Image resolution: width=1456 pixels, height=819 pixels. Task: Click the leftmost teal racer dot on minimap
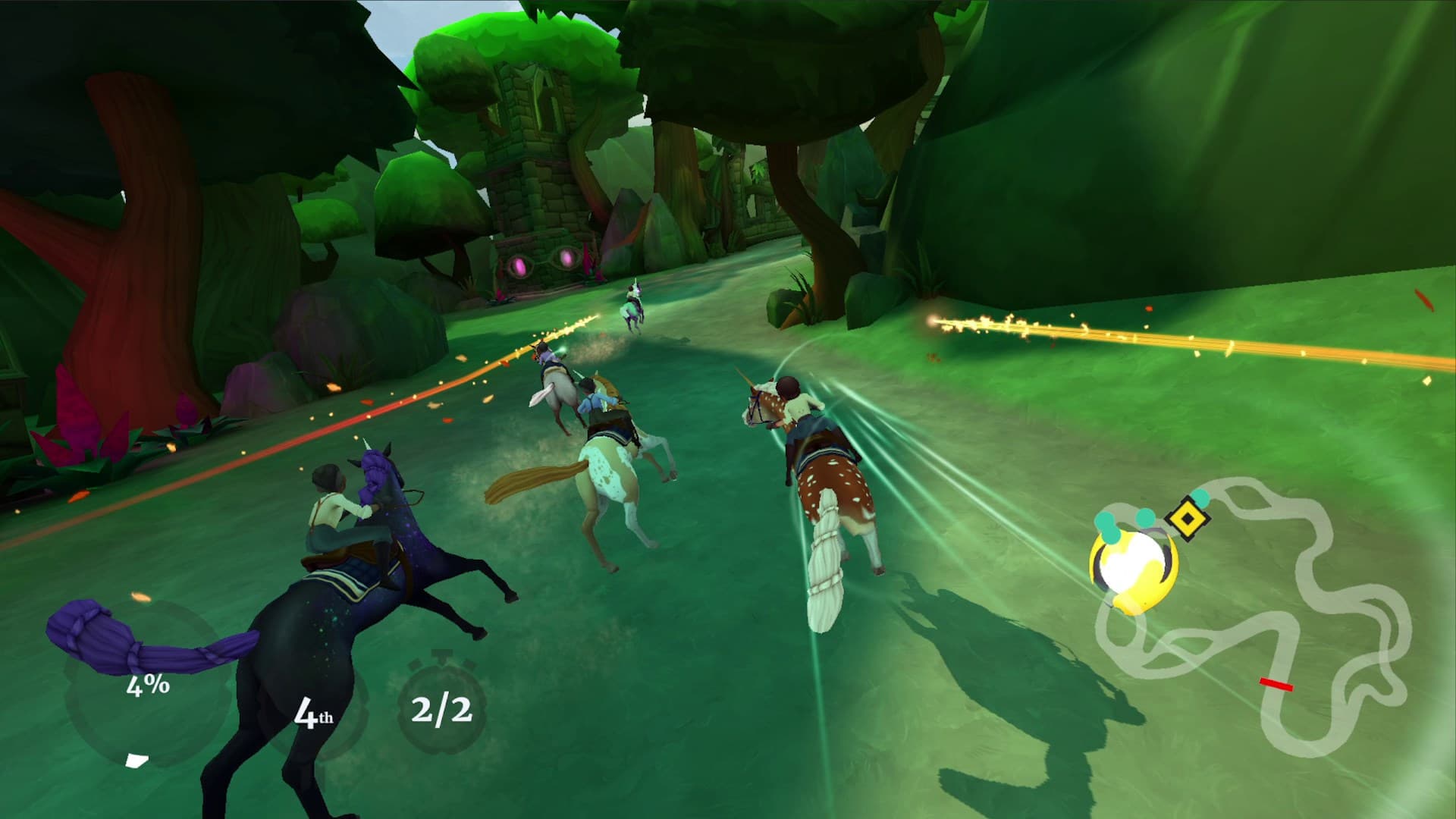pos(1105,521)
